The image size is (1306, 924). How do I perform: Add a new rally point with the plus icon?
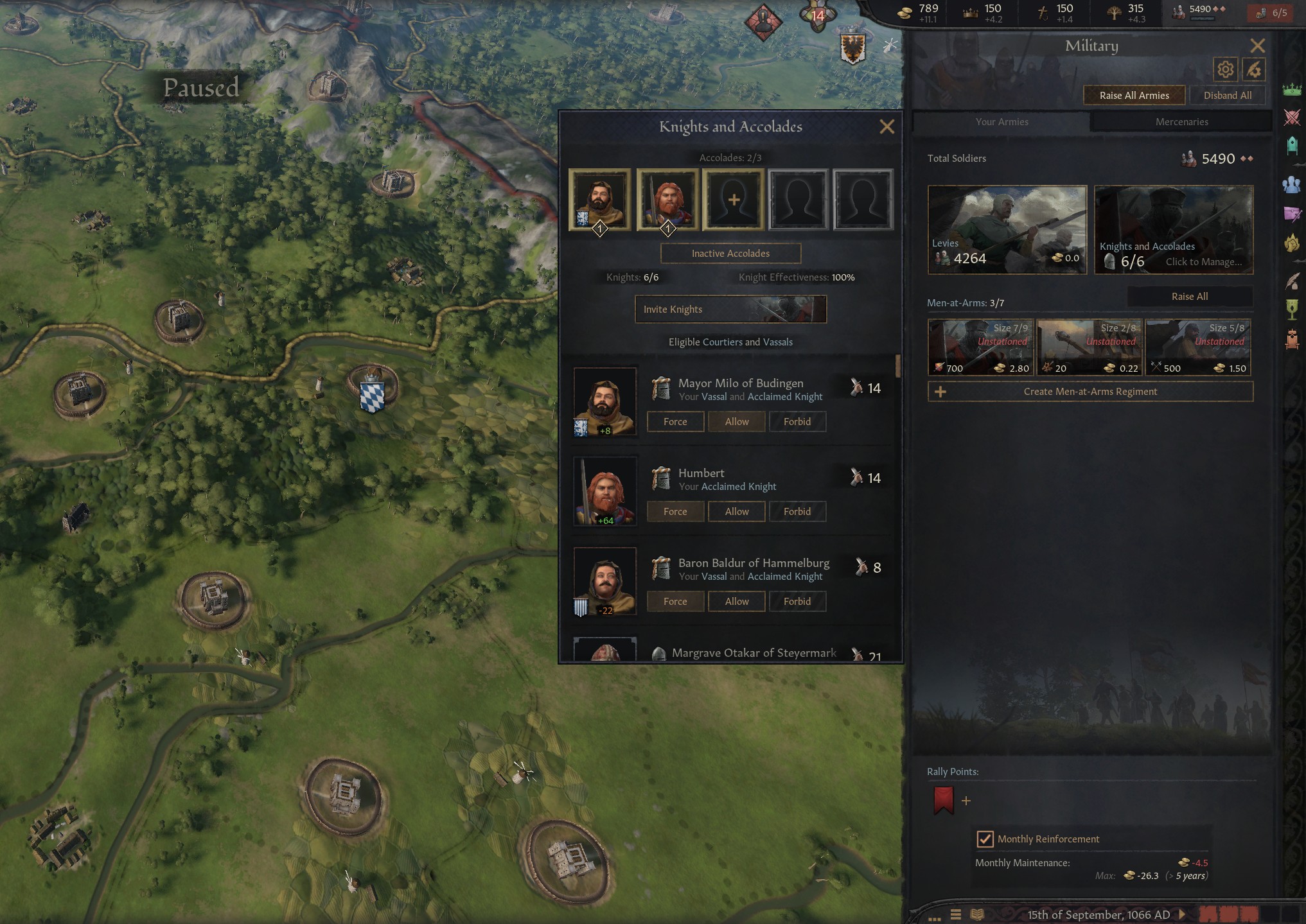[966, 801]
